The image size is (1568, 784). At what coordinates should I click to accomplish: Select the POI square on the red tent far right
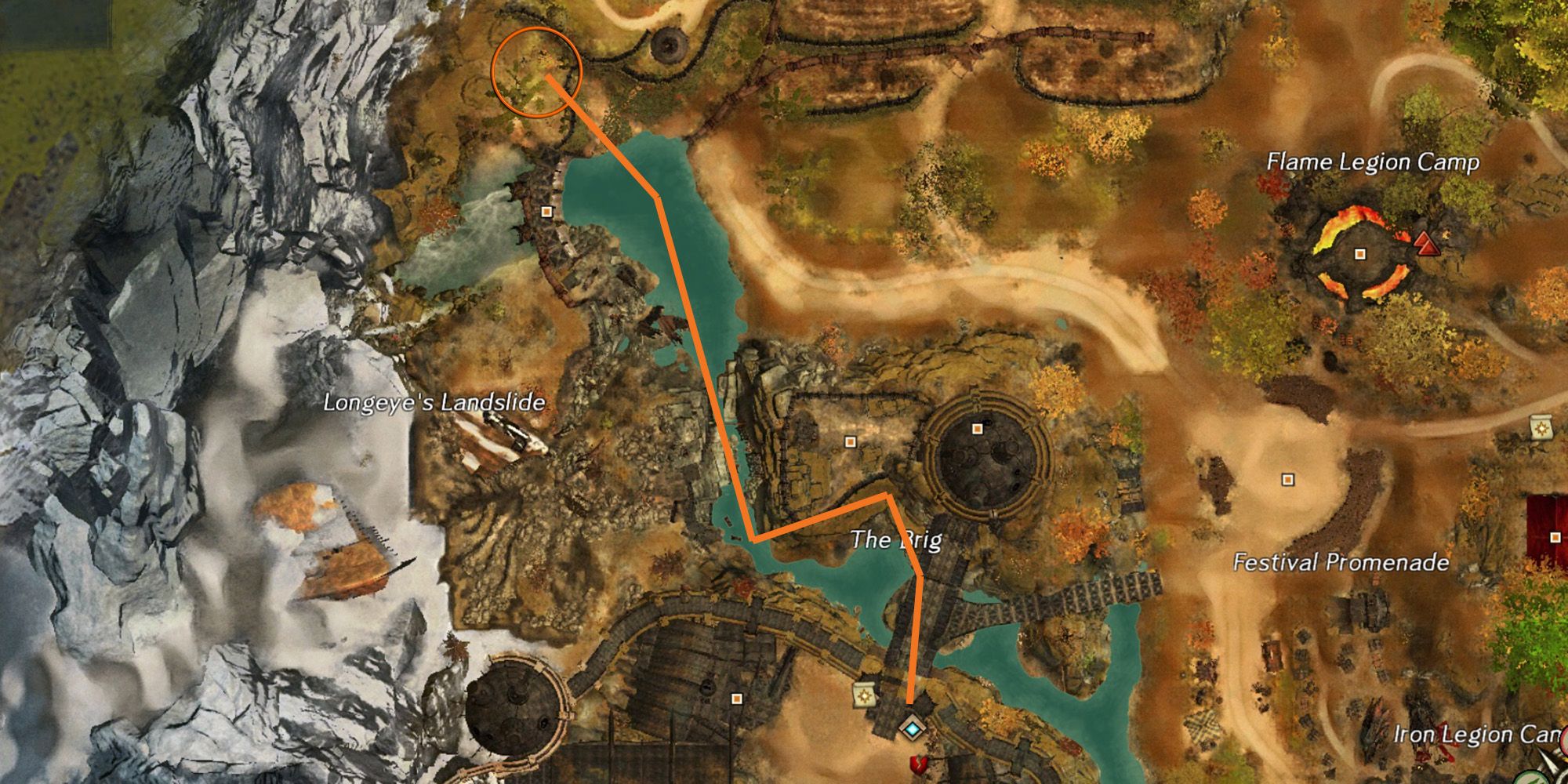1555,538
